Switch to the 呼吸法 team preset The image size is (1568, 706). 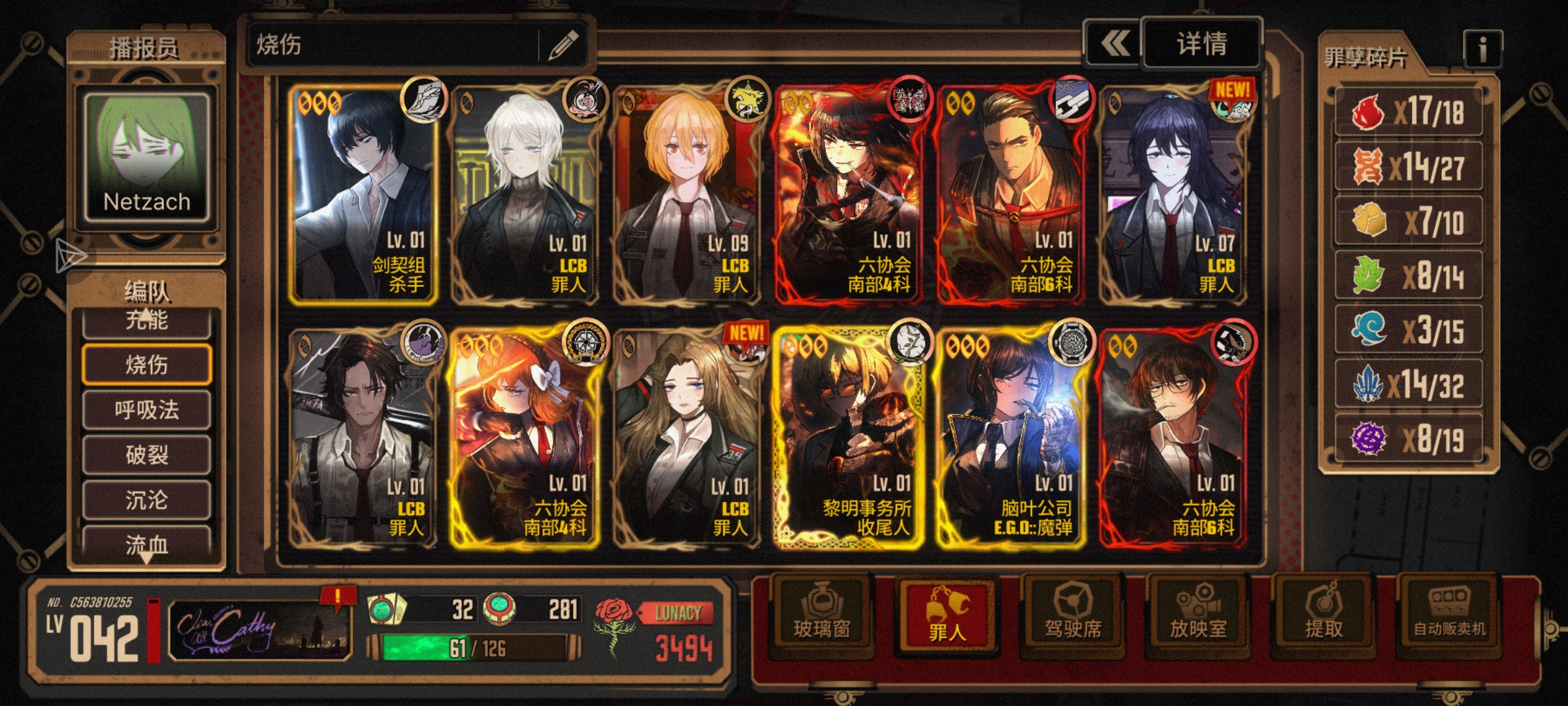tap(146, 410)
